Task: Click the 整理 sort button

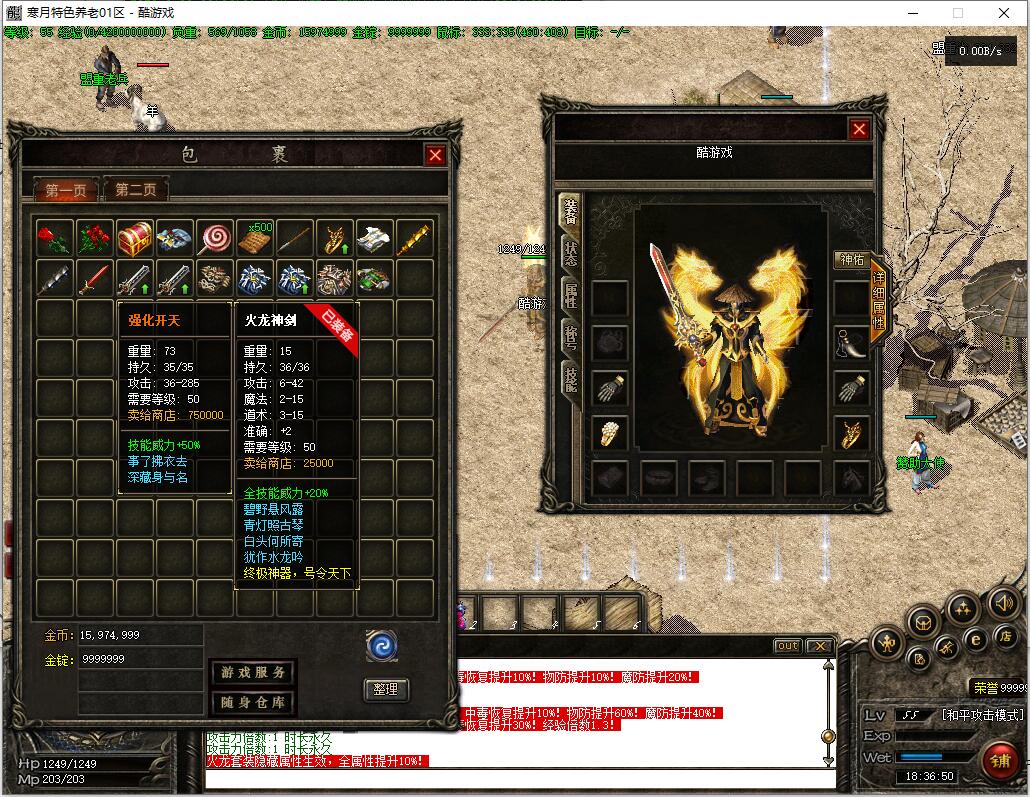Action: point(385,688)
